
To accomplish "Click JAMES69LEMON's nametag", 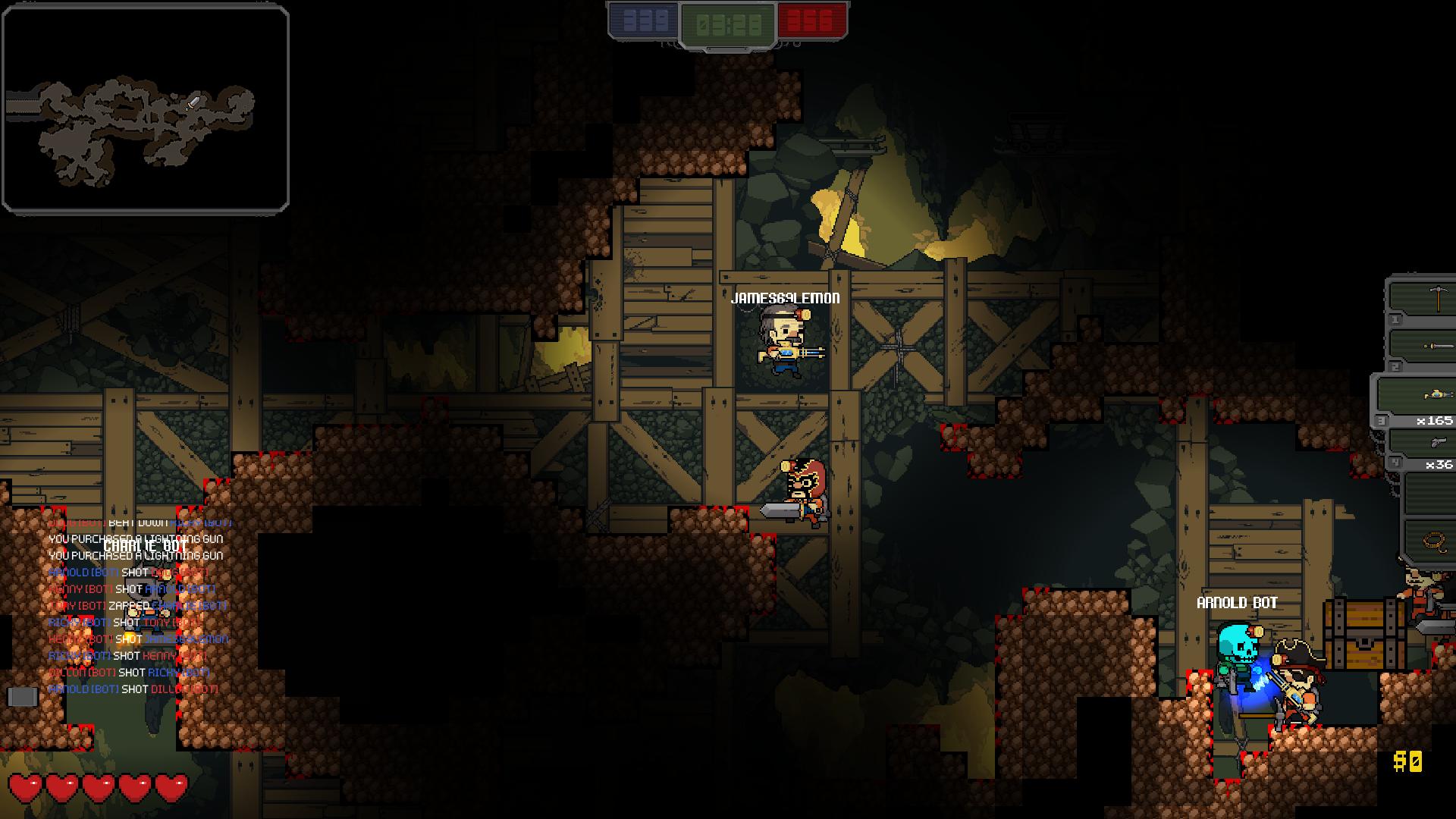I will [x=785, y=297].
